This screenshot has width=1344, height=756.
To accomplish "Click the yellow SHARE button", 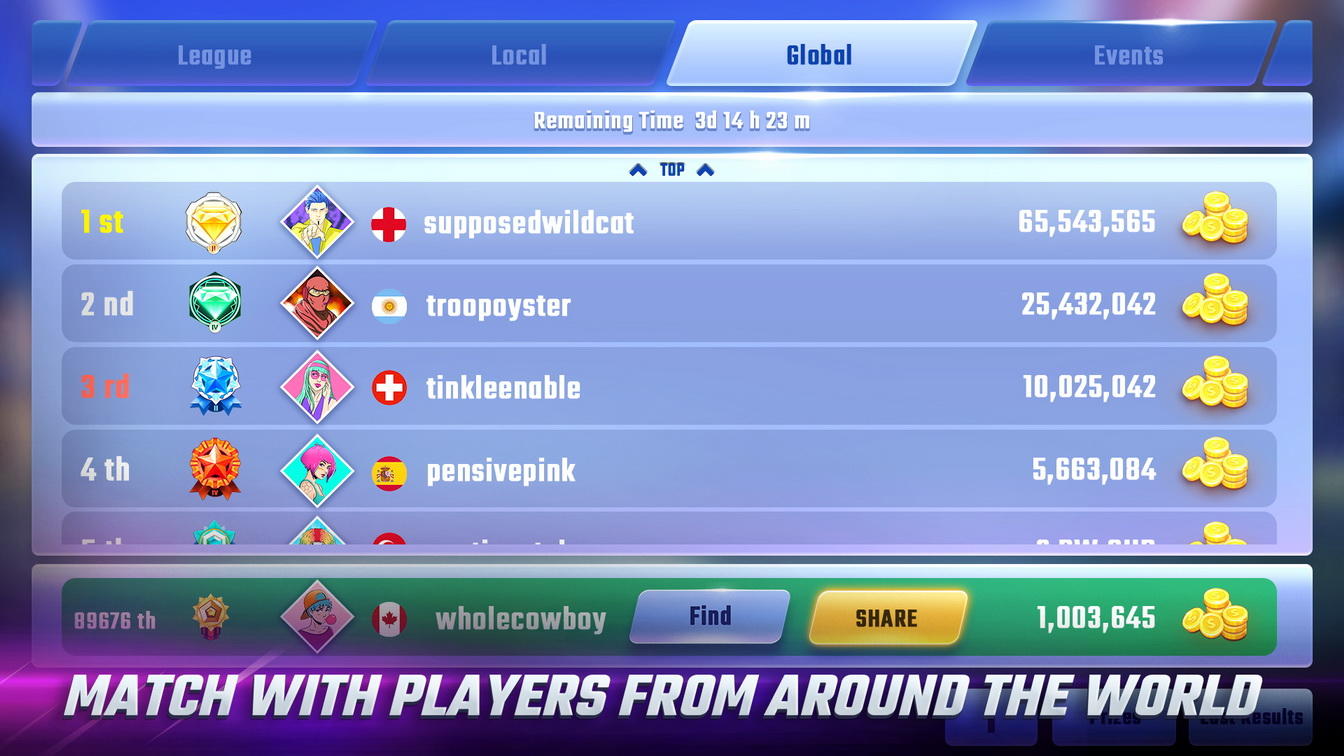I will coord(887,618).
